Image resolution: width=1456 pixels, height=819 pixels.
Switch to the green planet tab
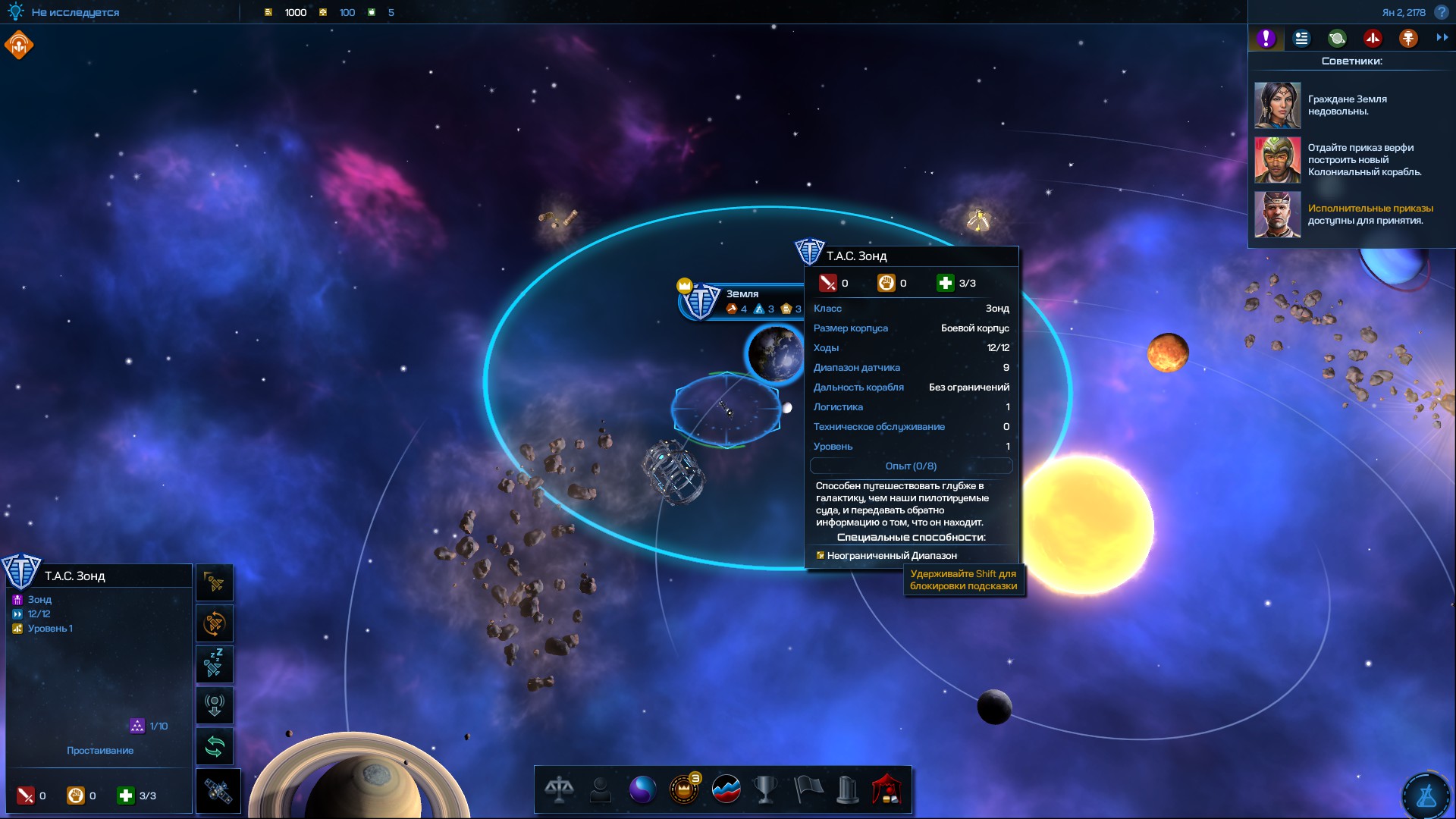[x=1337, y=38]
